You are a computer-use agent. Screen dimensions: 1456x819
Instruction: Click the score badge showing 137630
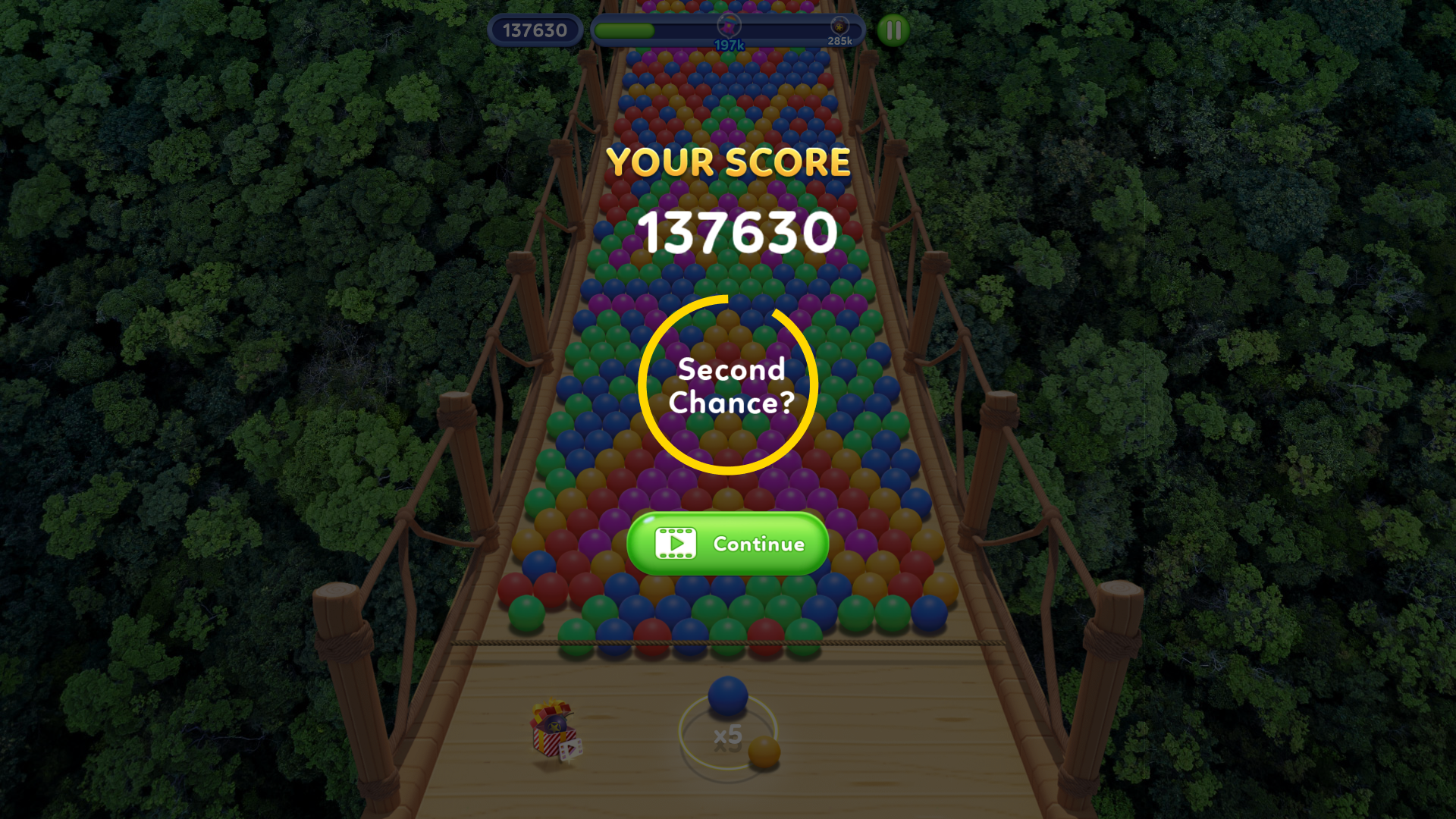coord(536,30)
